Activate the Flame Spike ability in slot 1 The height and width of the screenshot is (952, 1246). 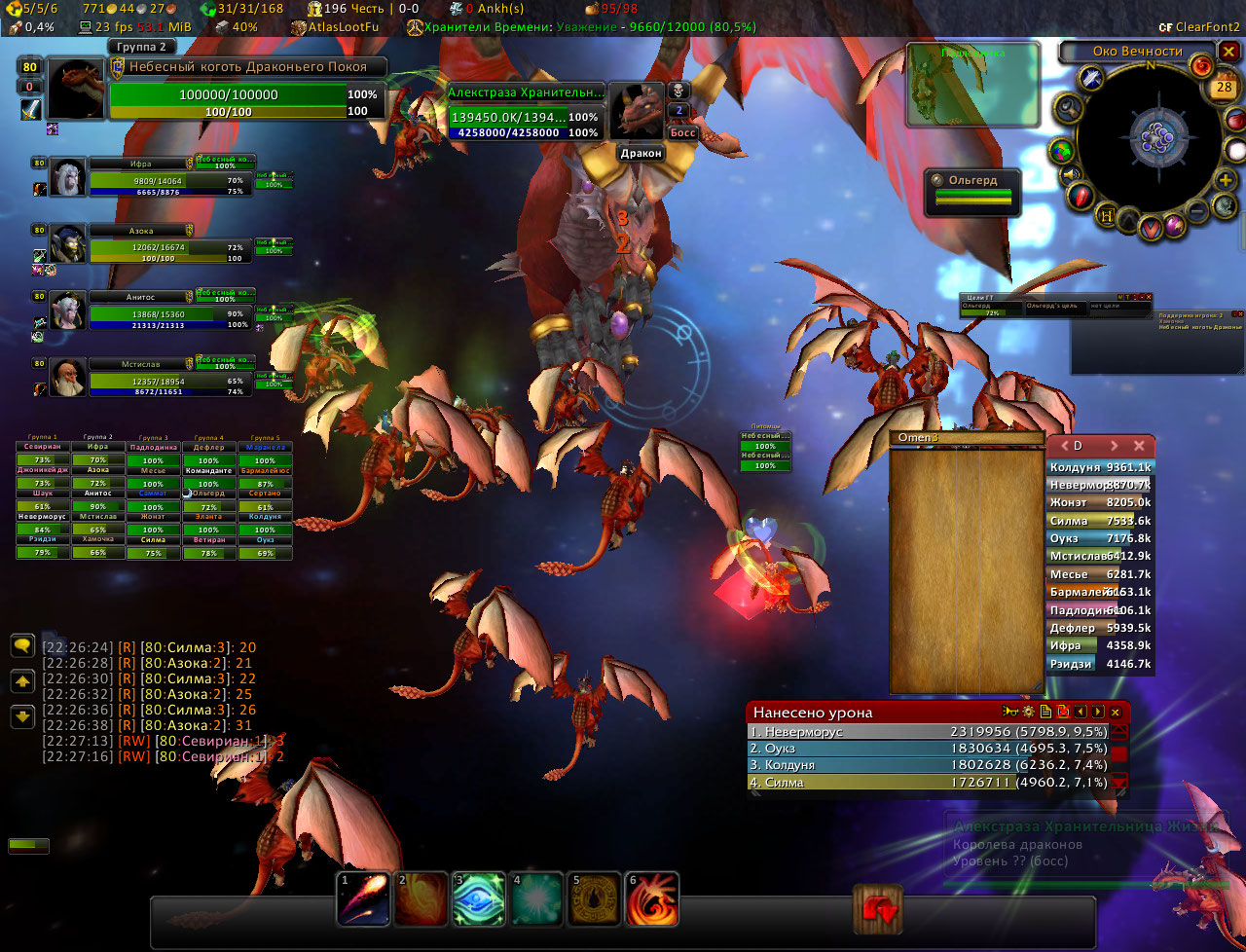[x=363, y=898]
